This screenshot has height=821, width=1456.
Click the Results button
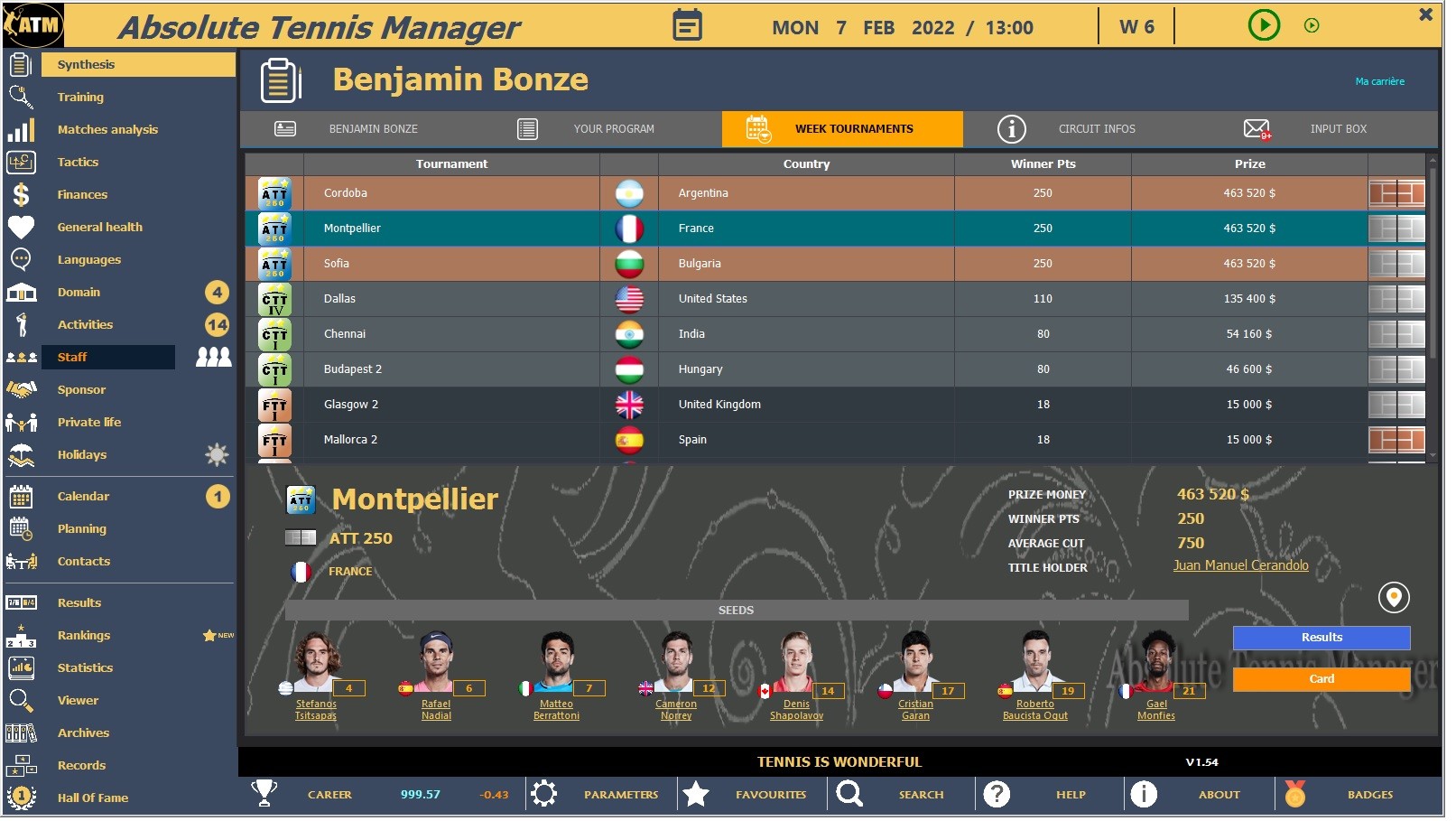[x=1321, y=638]
